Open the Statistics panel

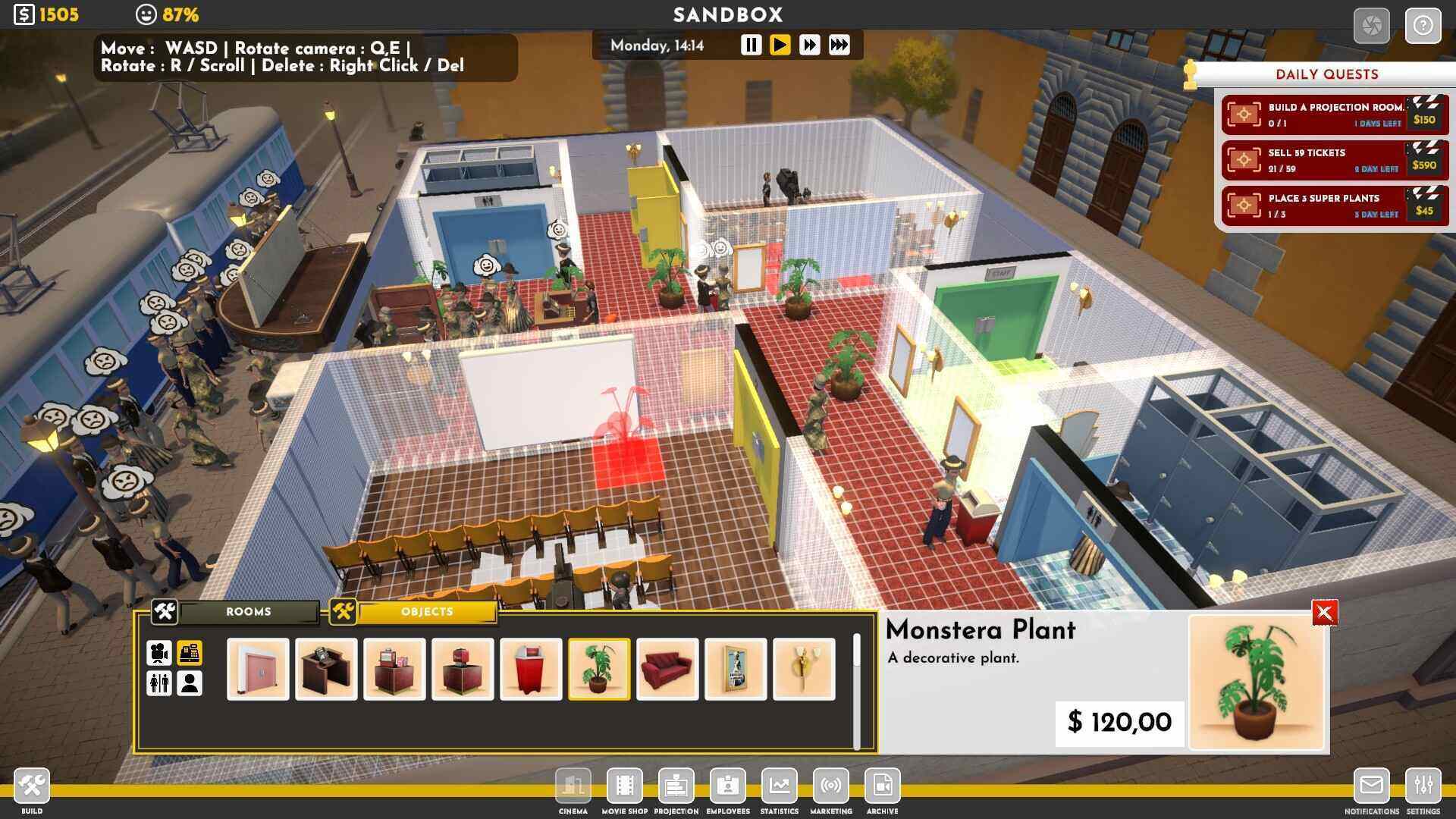(779, 786)
